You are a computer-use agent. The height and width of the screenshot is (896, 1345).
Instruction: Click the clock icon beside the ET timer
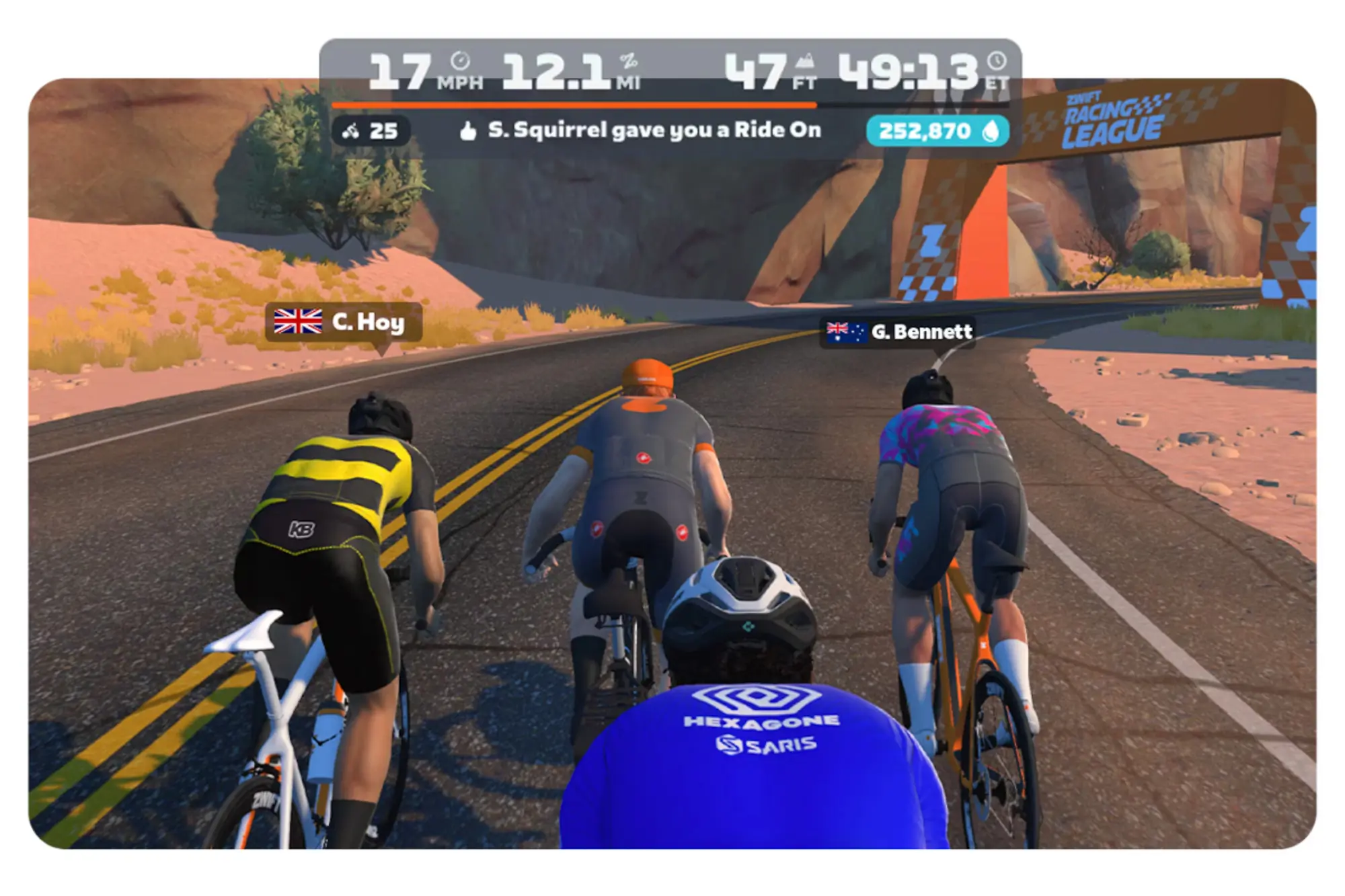coord(998,60)
